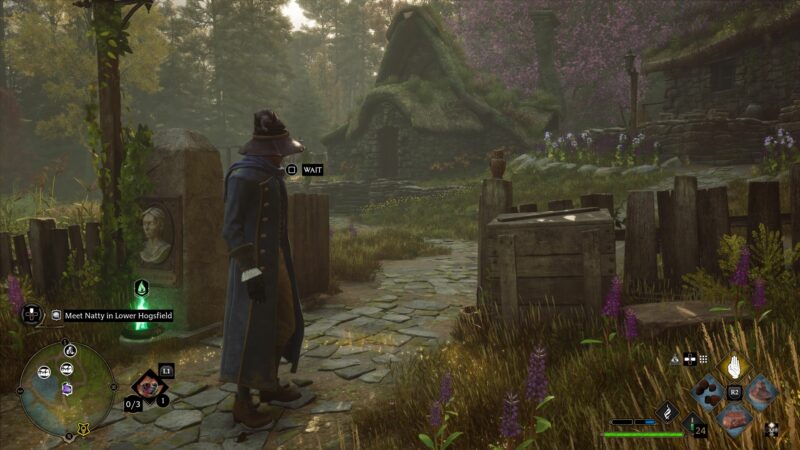Viewport: 800px width, 450px height.
Task: Activate the ancient magic swirl icon
Action: coord(666,410)
